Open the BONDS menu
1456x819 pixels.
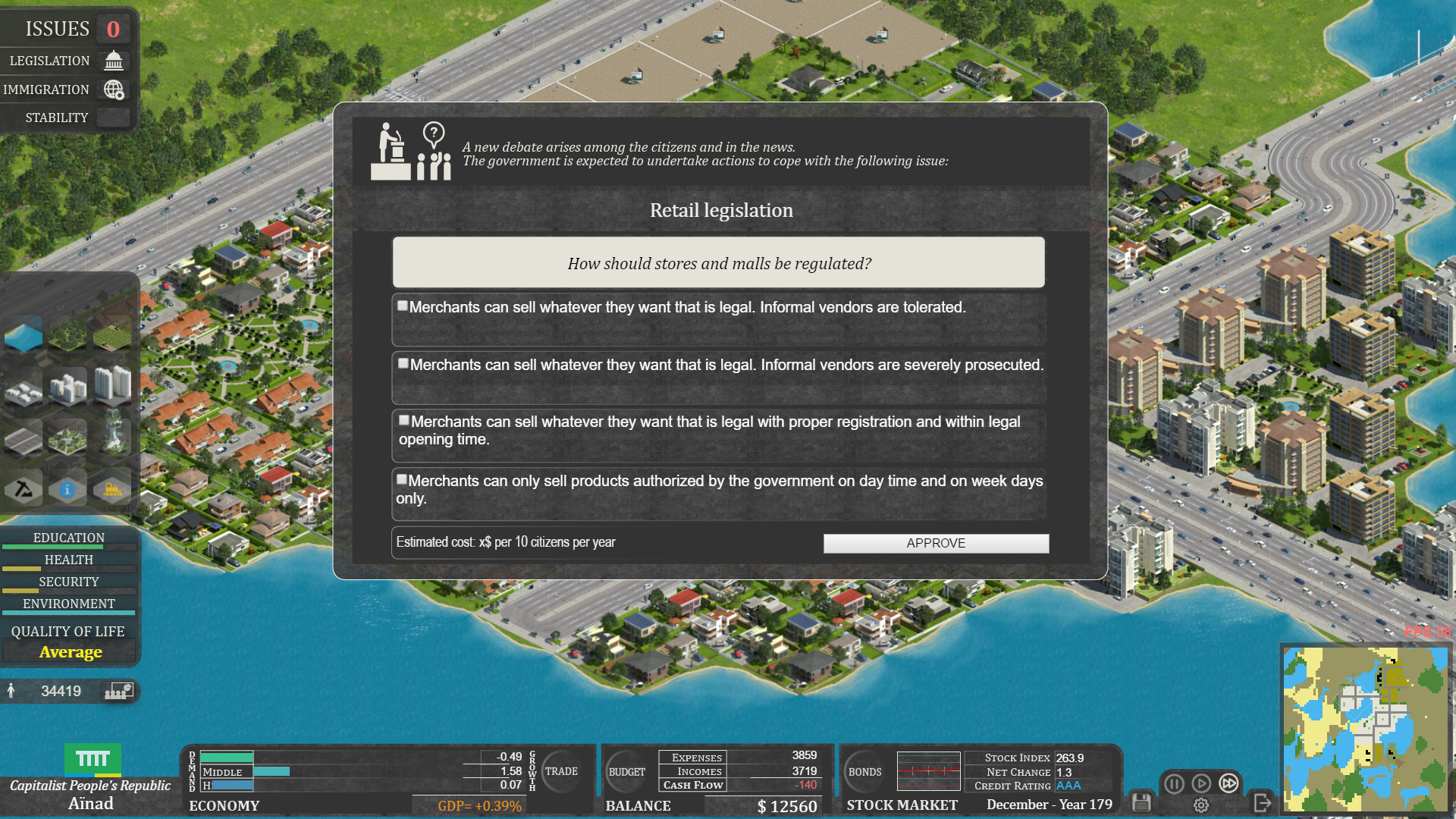pyautogui.click(x=864, y=772)
